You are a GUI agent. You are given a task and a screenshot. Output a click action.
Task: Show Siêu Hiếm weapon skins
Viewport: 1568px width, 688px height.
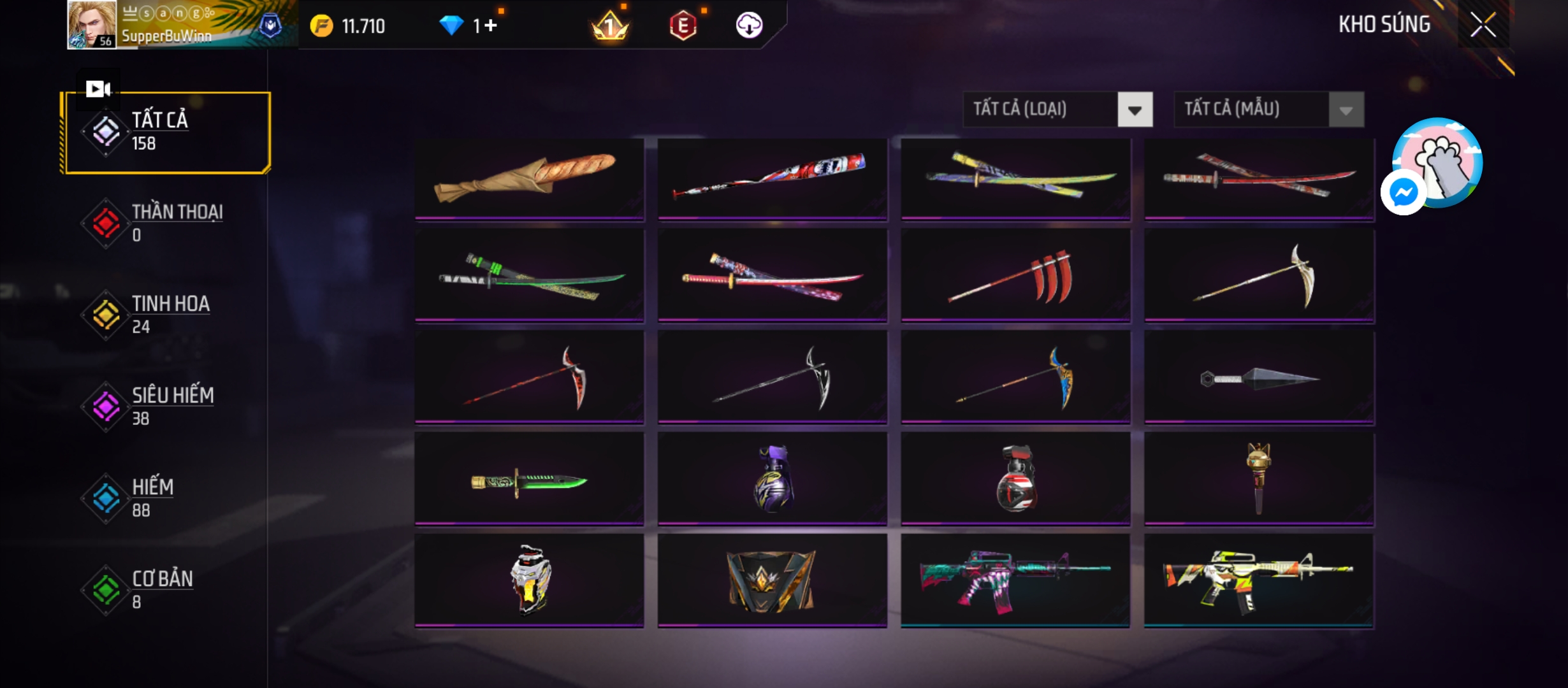(x=166, y=406)
